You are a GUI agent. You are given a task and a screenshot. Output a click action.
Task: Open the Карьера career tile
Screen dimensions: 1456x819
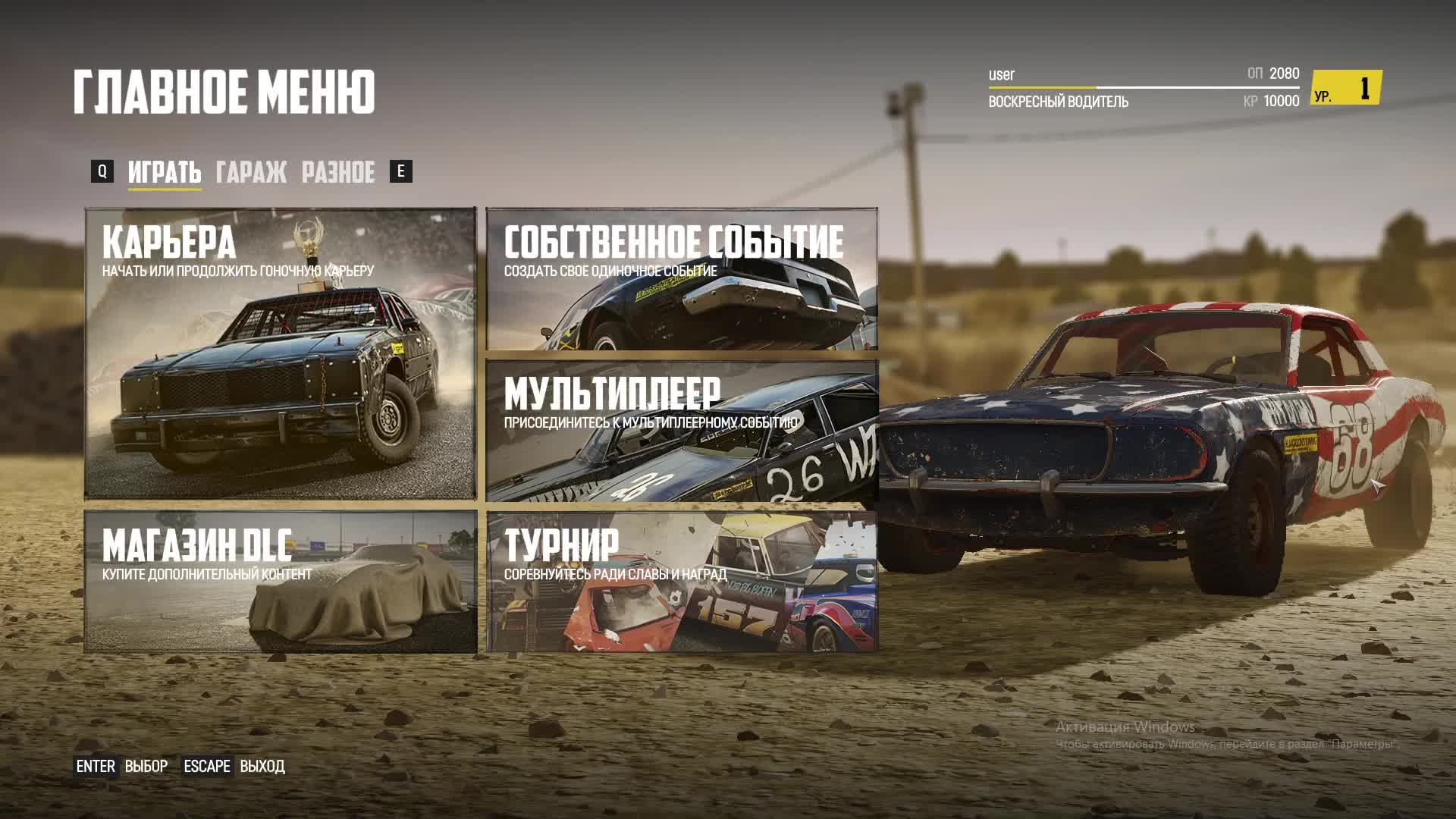pyautogui.click(x=281, y=353)
